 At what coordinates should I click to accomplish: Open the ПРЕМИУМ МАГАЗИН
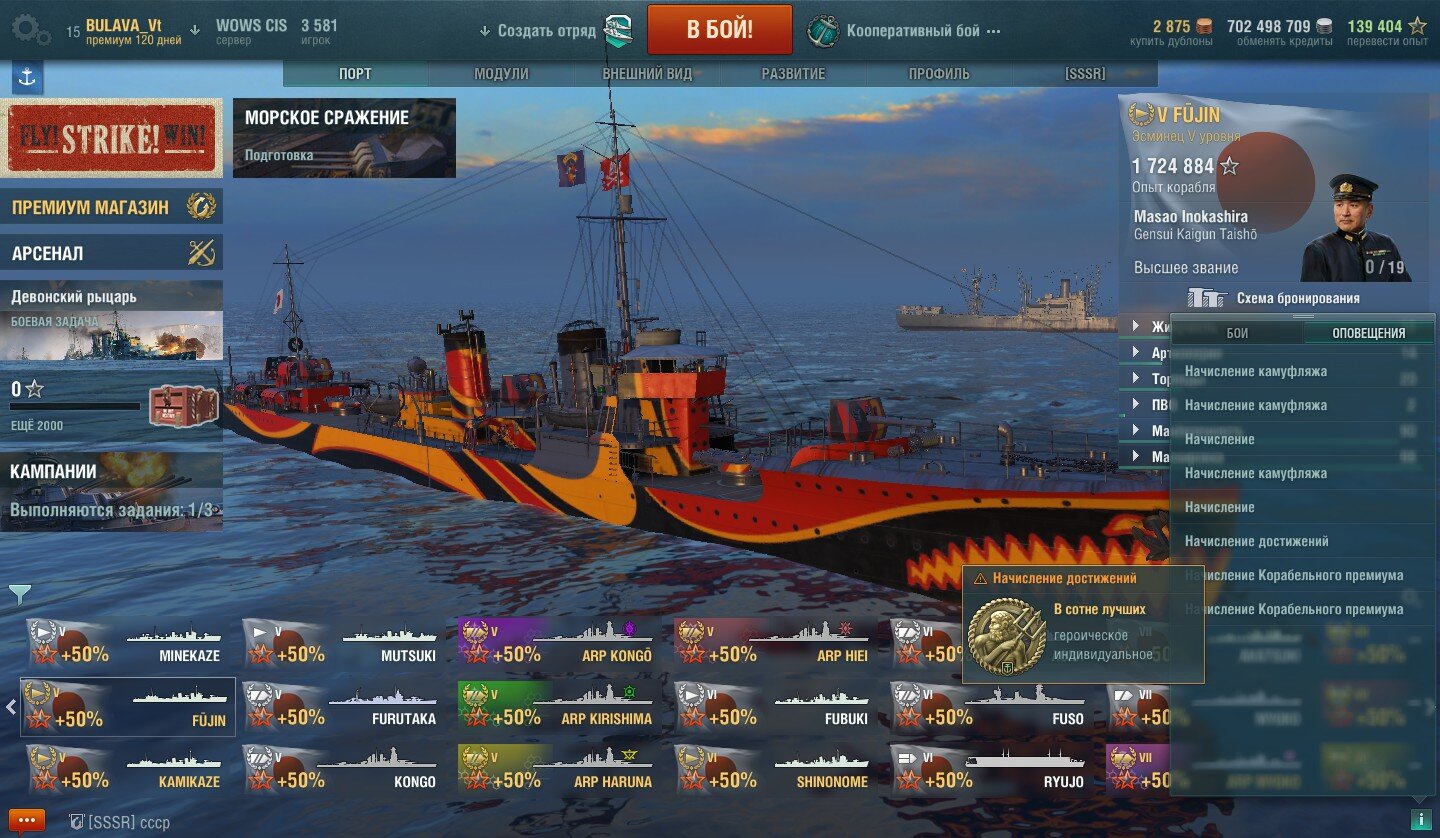tap(111, 207)
